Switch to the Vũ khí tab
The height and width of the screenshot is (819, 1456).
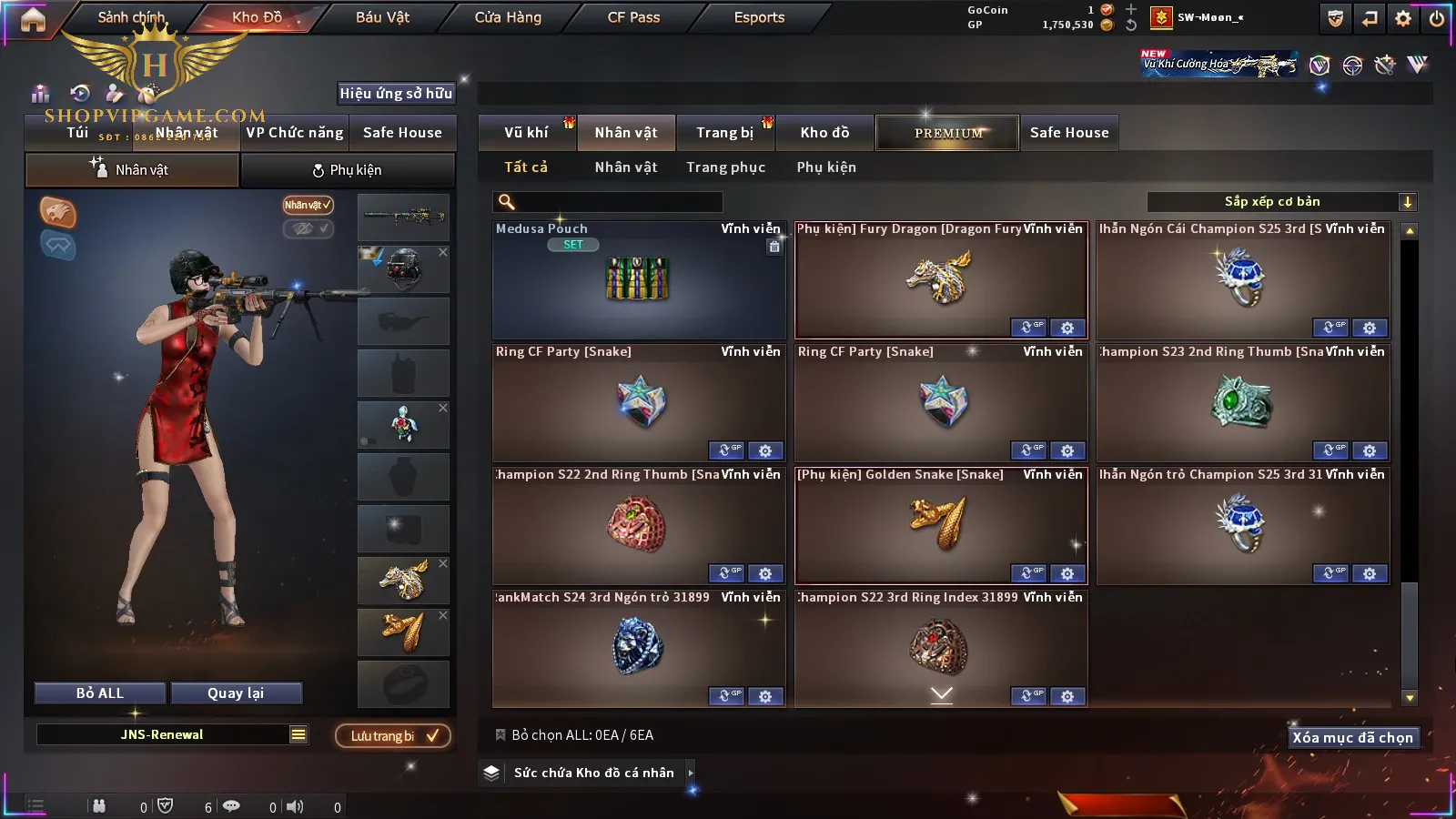(526, 133)
